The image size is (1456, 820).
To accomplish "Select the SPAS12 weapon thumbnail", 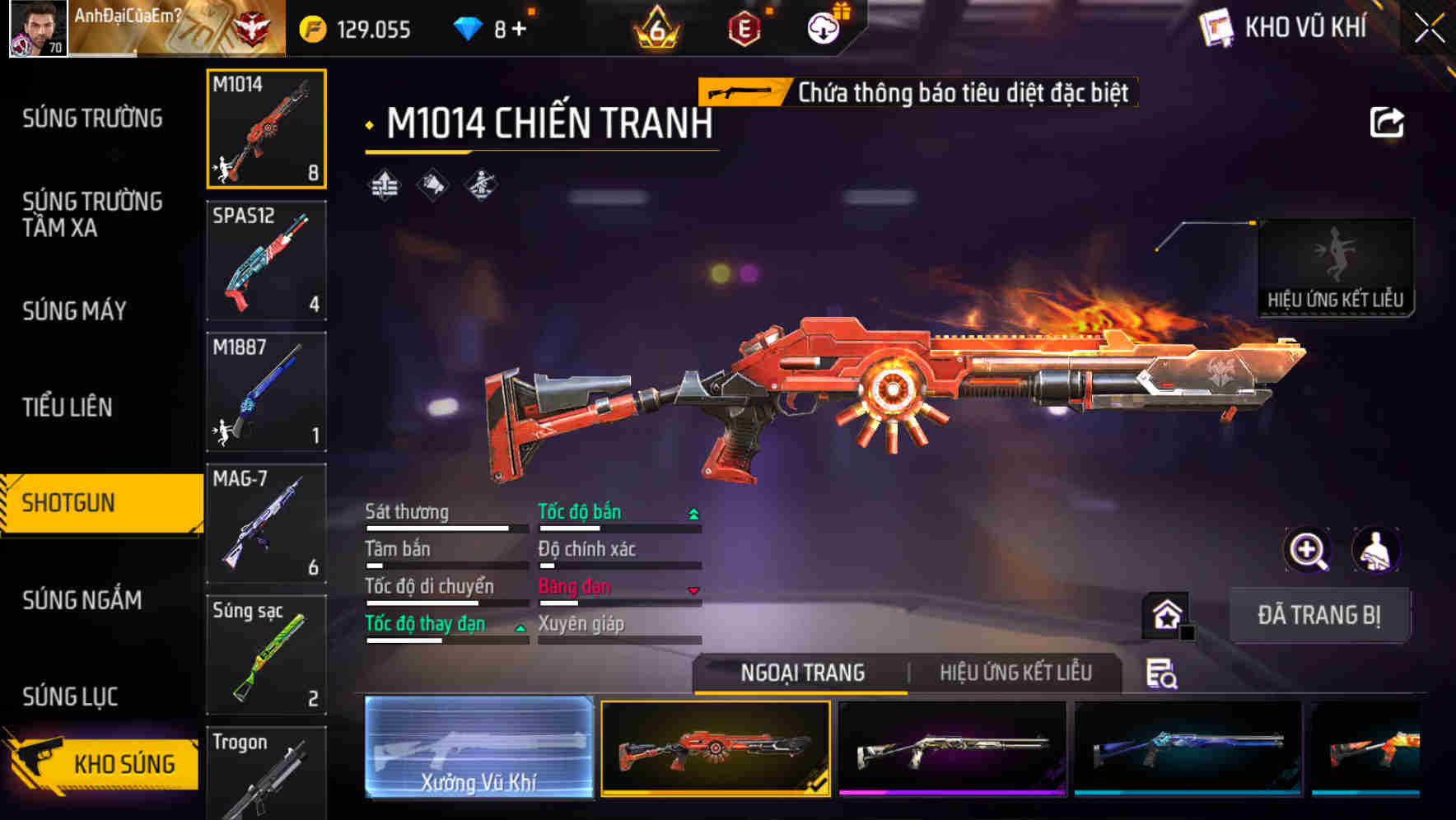I will 266,261.
